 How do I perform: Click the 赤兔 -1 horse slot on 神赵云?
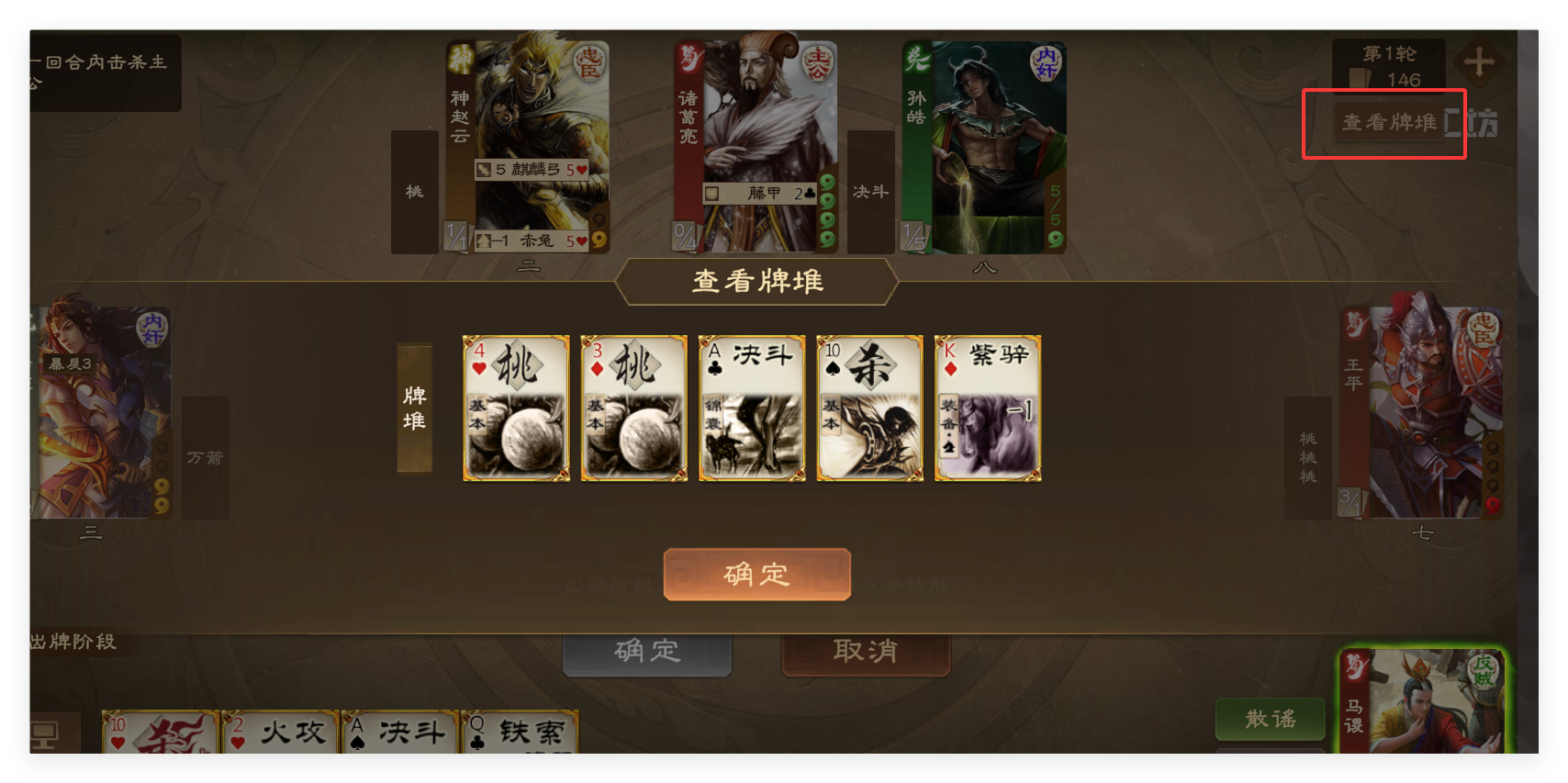click(531, 240)
